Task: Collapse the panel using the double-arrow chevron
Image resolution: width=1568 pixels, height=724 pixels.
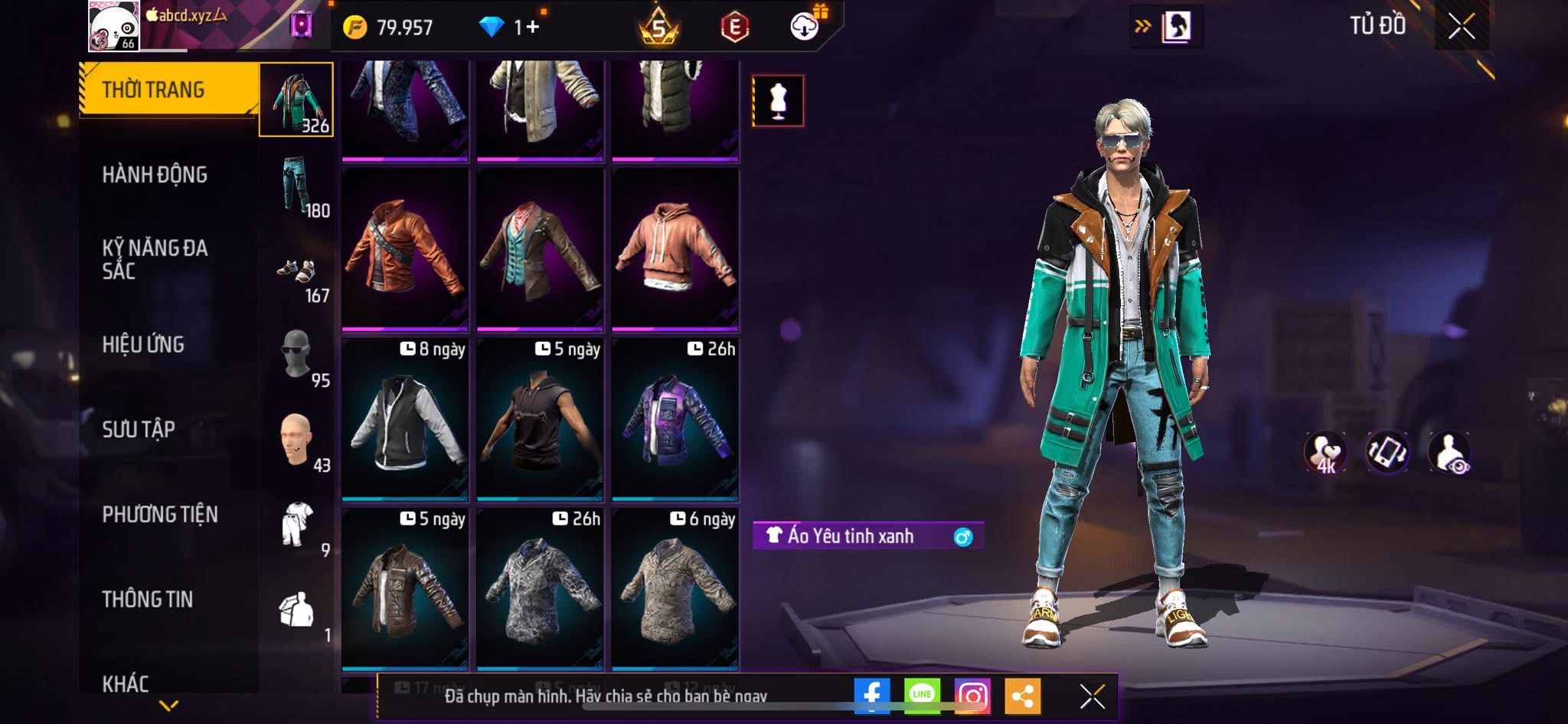Action: 1143,25
